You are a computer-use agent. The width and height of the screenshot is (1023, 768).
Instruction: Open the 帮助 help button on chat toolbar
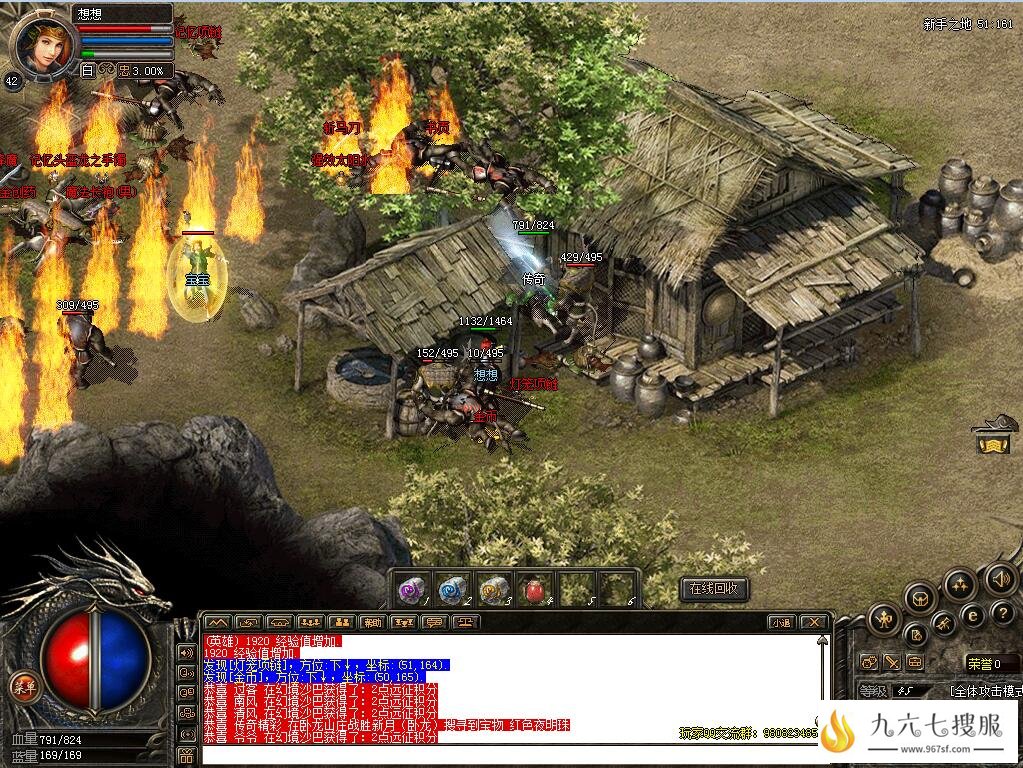[372, 622]
